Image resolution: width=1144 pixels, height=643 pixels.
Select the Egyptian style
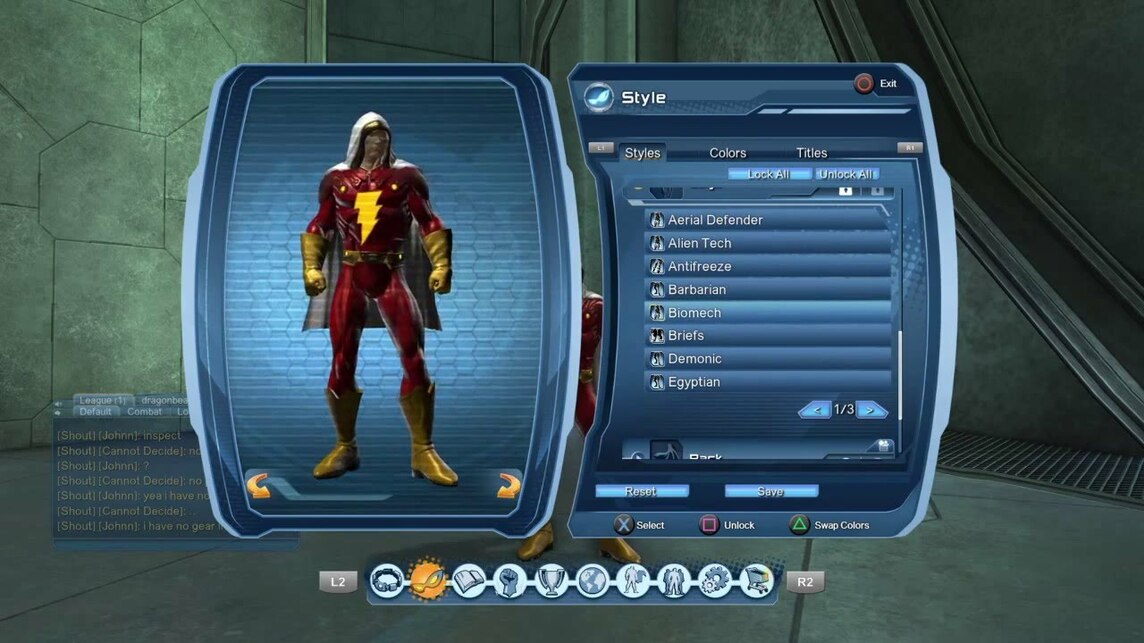(x=767, y=382)
